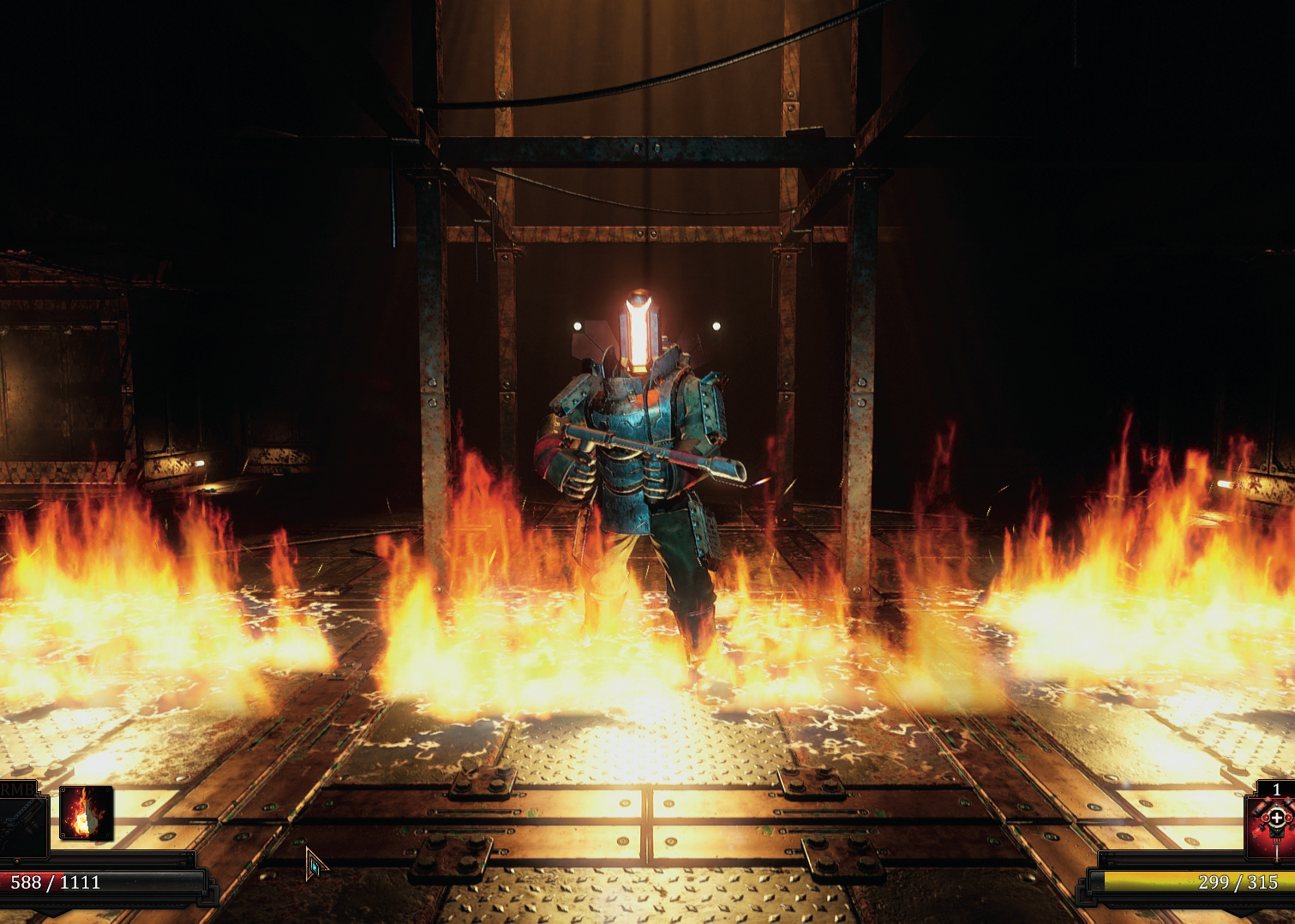Click the flame status effect icon
The image size is (1295, 924).
pos(86,813)
